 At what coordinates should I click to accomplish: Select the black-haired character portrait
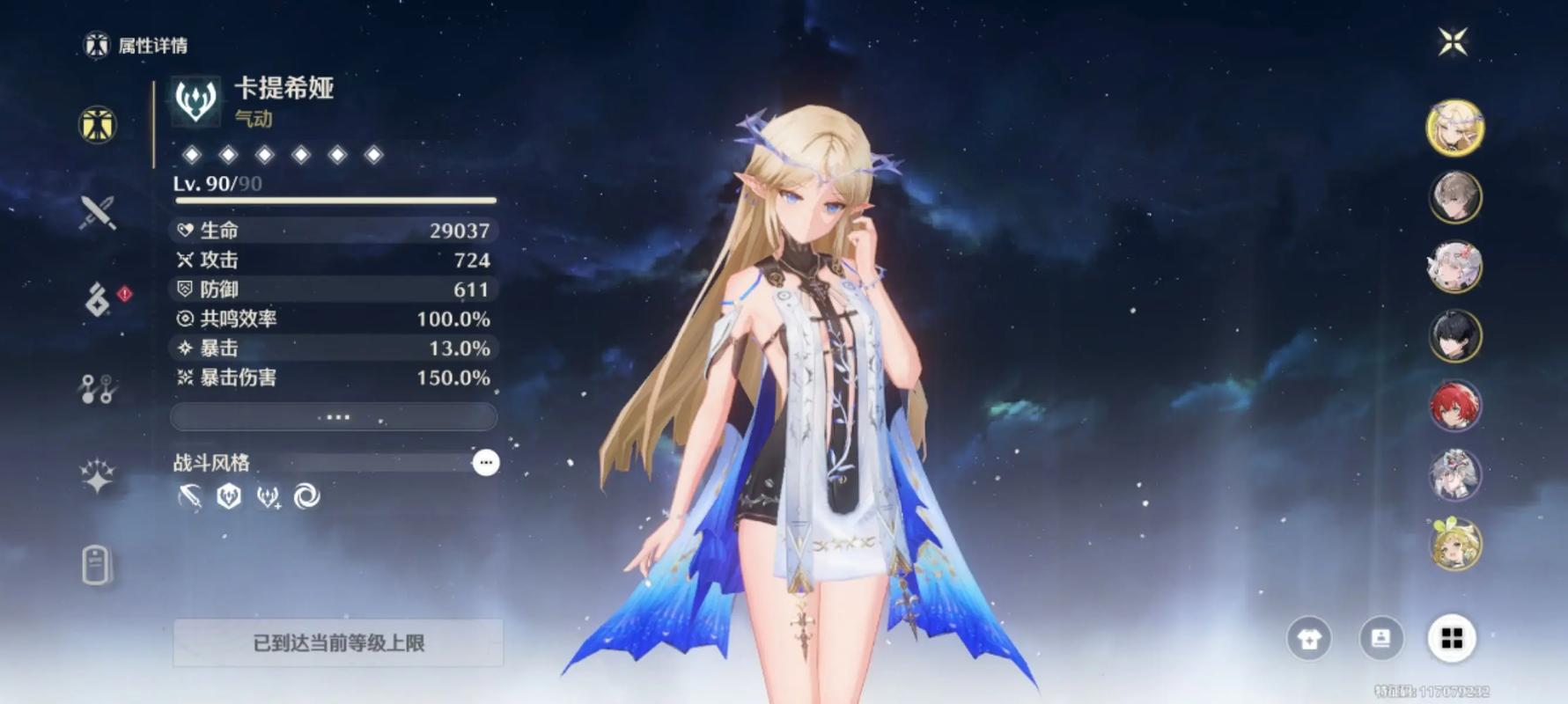click(1454, 336)
